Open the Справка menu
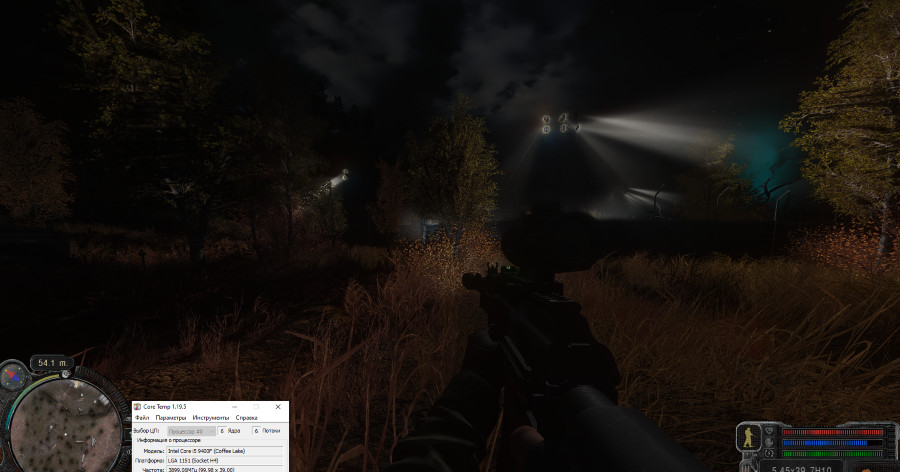This screenshot has height=472, width=900. click(x=246, y=417)
